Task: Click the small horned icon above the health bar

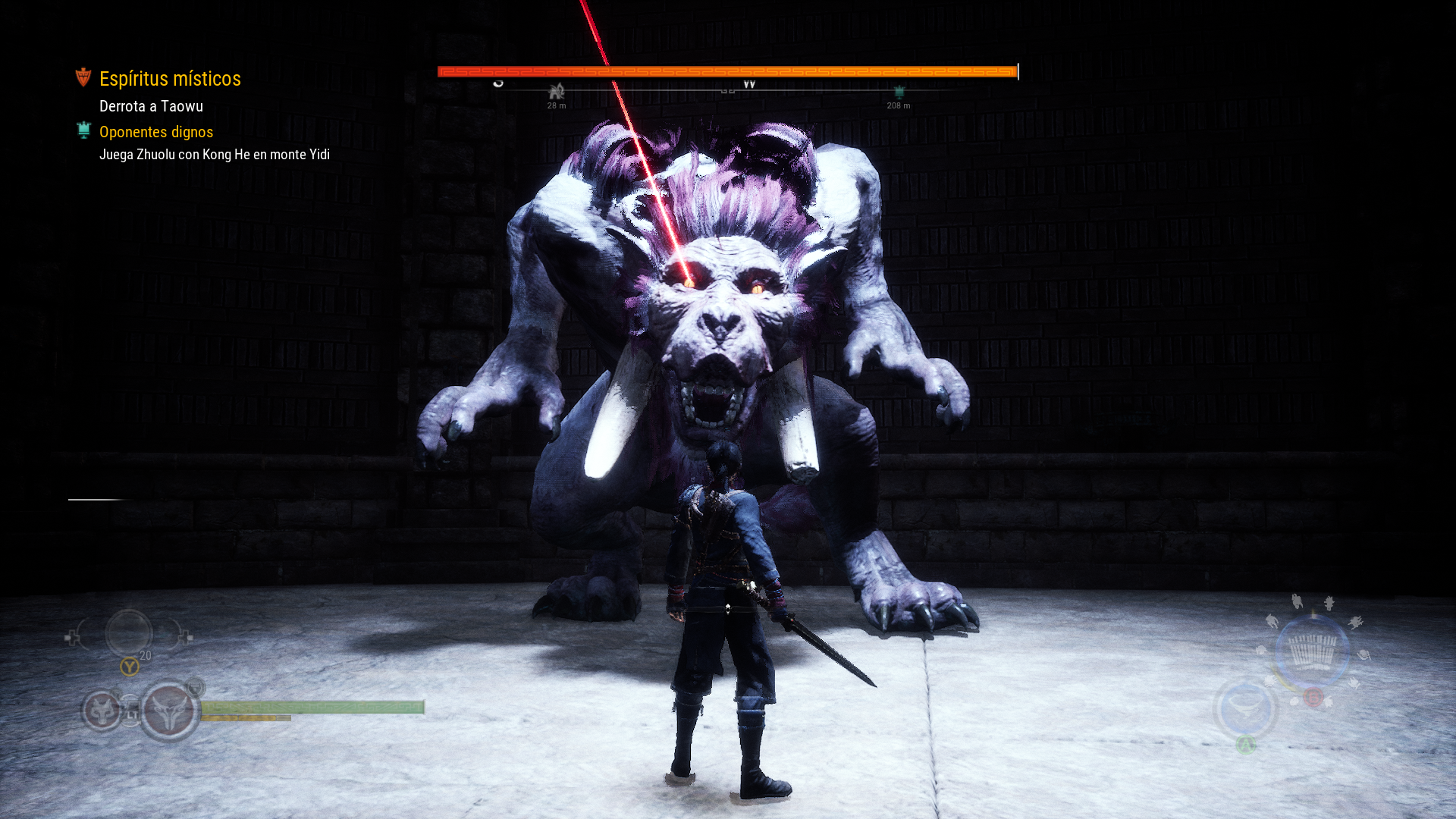Action: (x=195, y=687)
